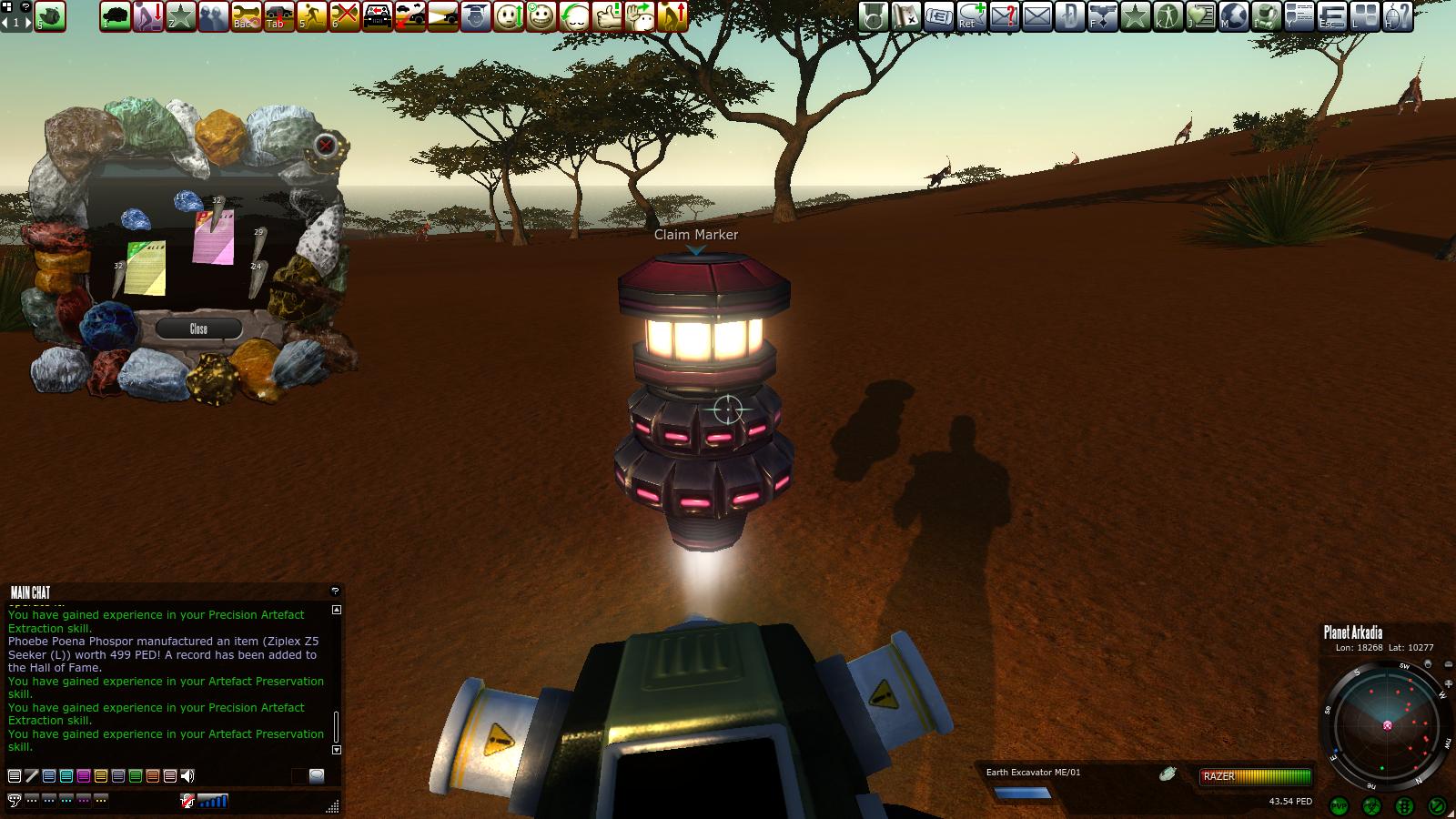The width and height of the screenshot is (1456, 819).
Task: Click the graduation cap face icon
Action: click(x=476, y=15)
